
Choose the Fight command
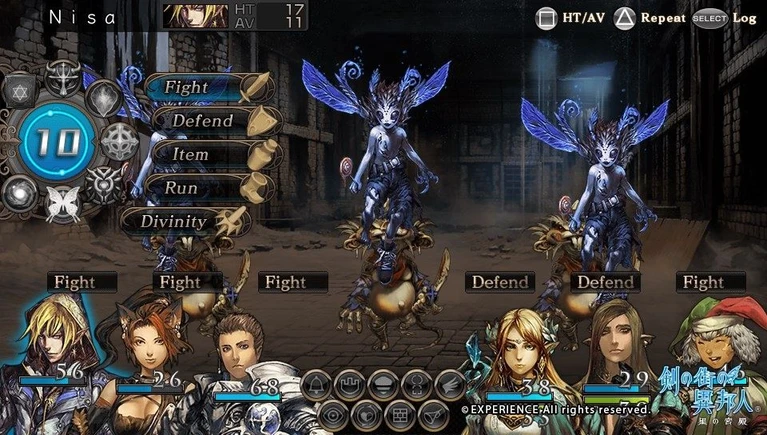(187, 87)
